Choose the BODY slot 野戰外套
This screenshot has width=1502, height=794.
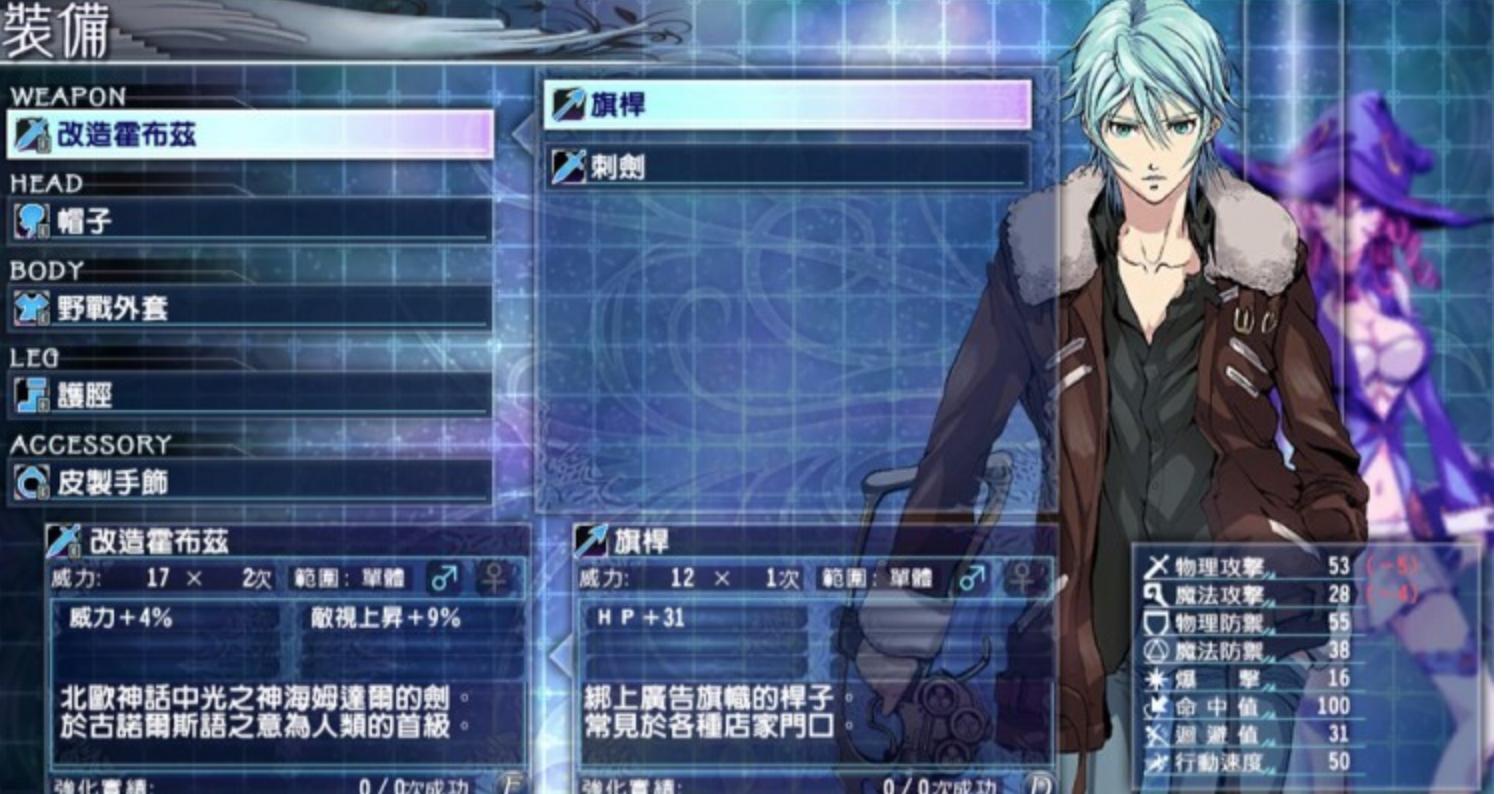pyautogui.click(x=250, y=308)
